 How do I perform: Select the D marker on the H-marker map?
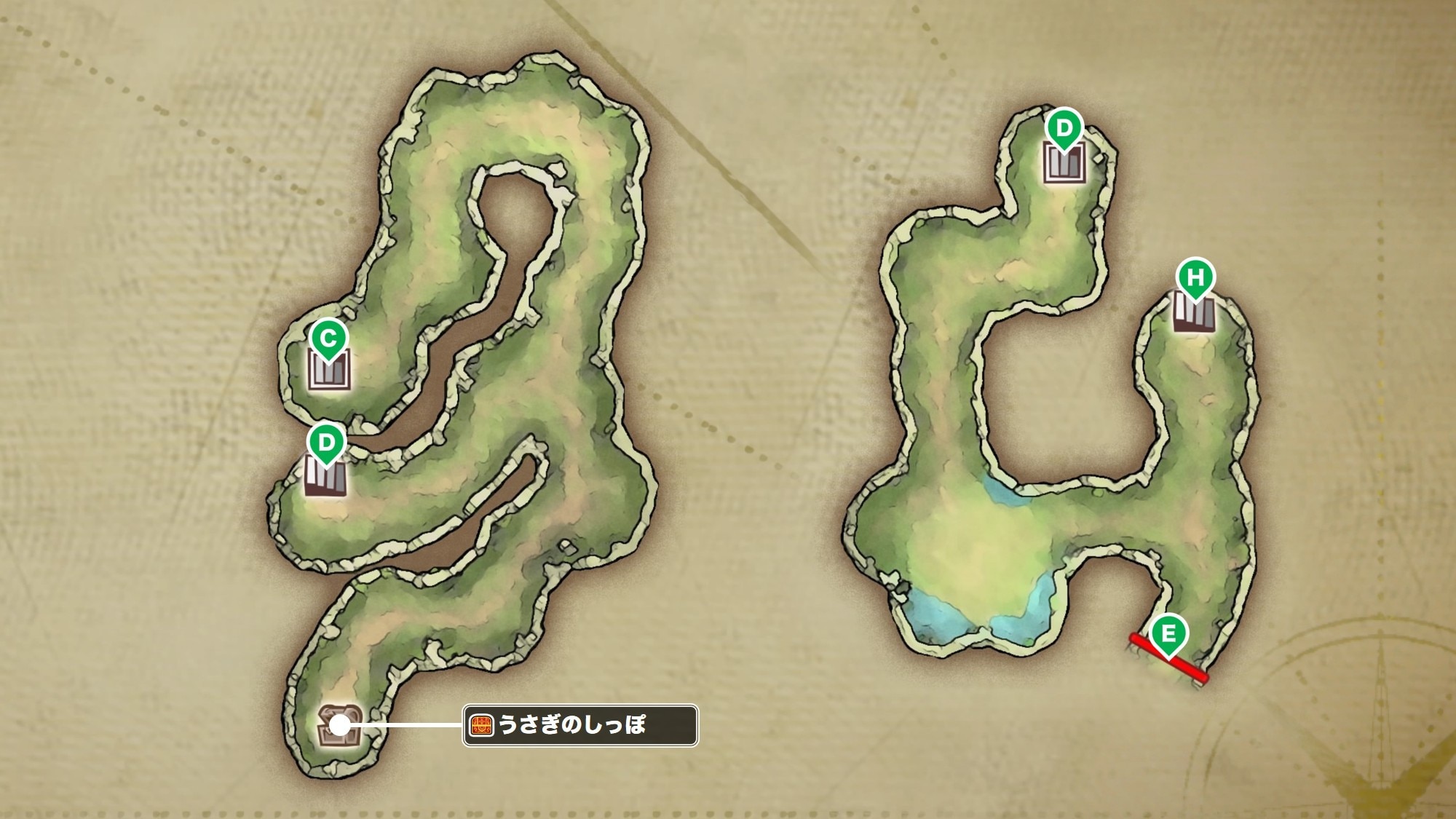[x=1064, y=129]
